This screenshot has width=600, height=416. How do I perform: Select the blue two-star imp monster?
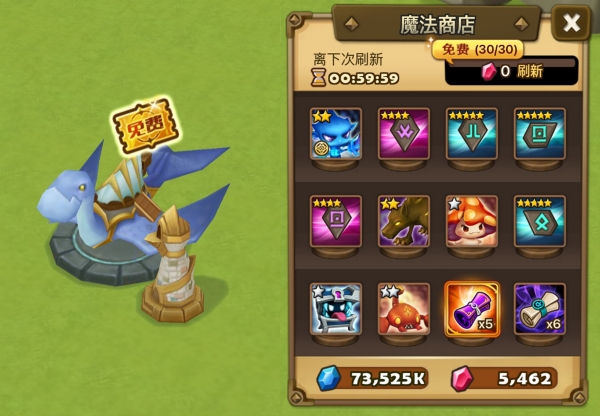(335, 134)
